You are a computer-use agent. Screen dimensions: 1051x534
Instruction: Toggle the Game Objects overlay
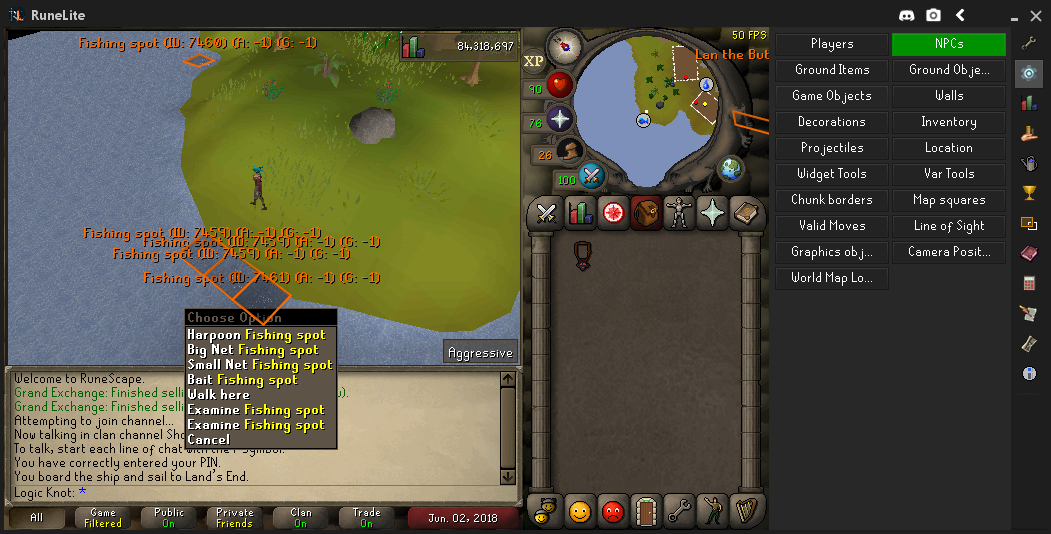click(832, 96)
